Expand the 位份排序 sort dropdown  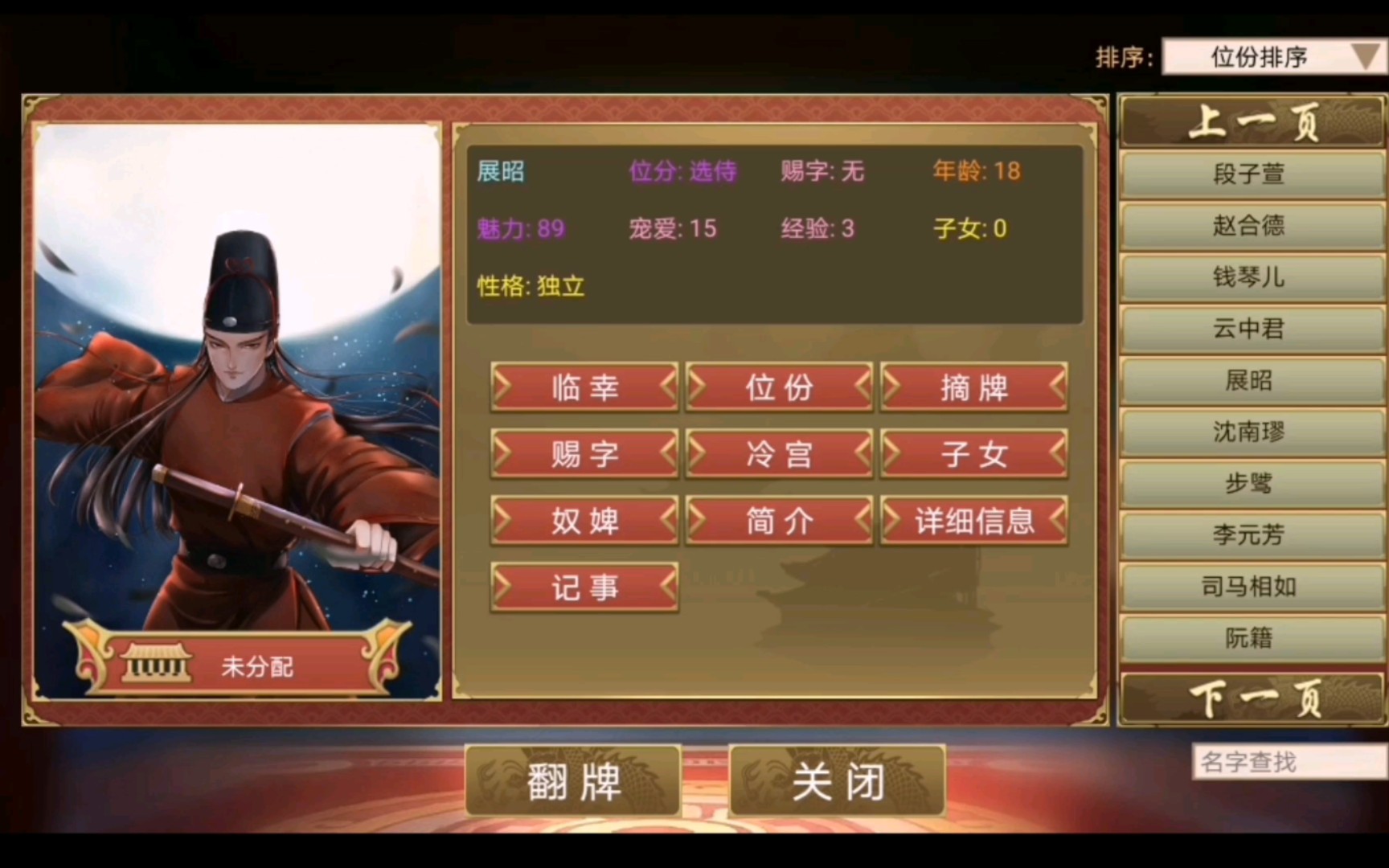pos(1272,57)
